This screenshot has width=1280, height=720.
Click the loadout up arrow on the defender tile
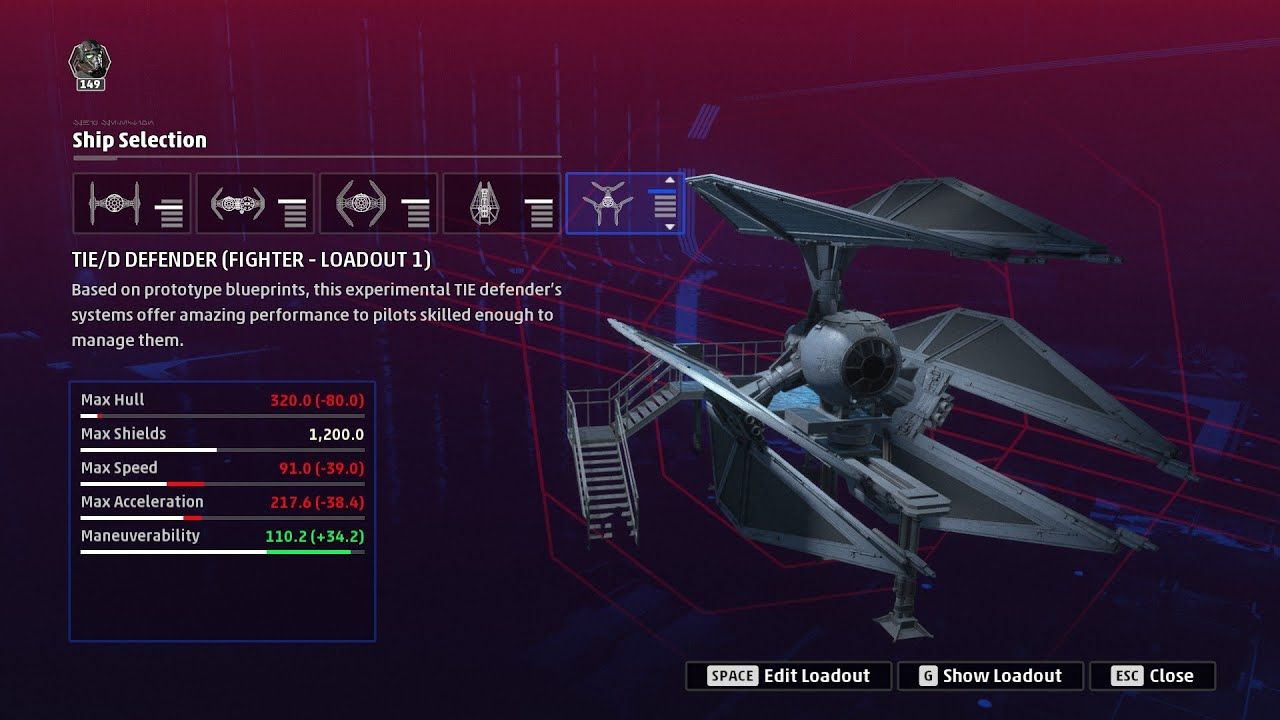coord(670,181)
